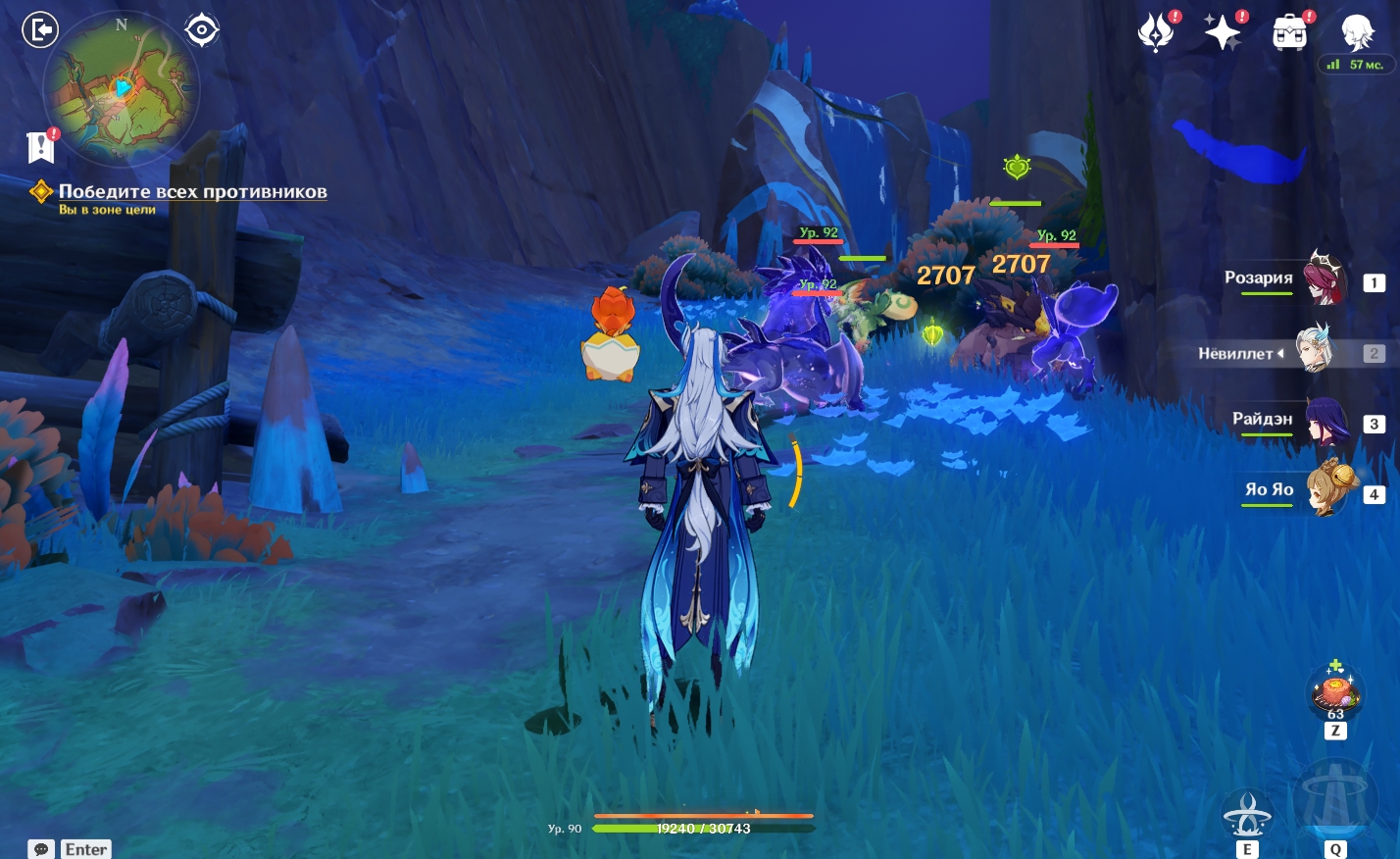Viewport: 1400px width, 859px height.
Task: Click the exit domain icon
Action: [40, 30]
